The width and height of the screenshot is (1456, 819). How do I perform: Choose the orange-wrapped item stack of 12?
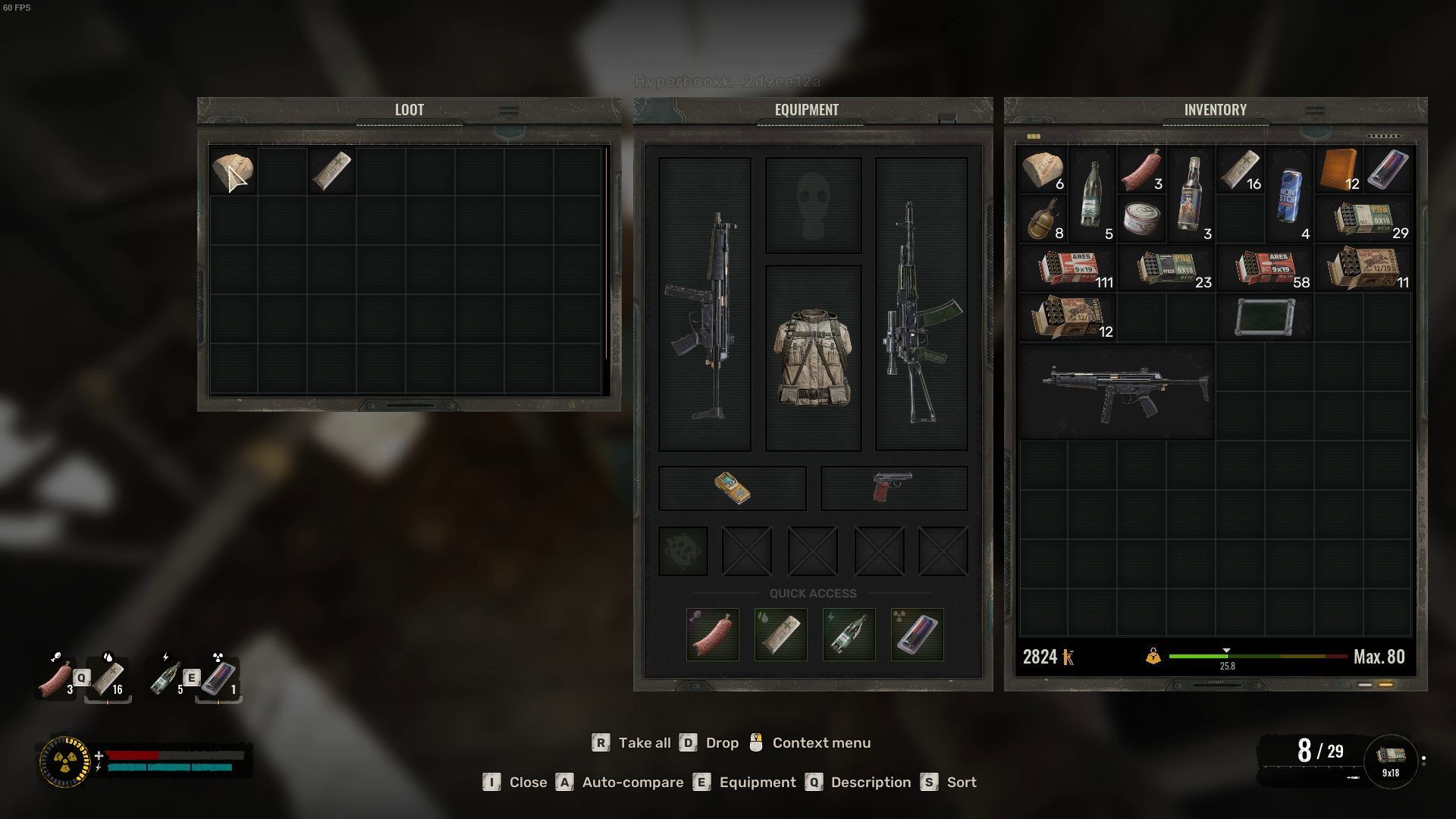coord(1338,170)
